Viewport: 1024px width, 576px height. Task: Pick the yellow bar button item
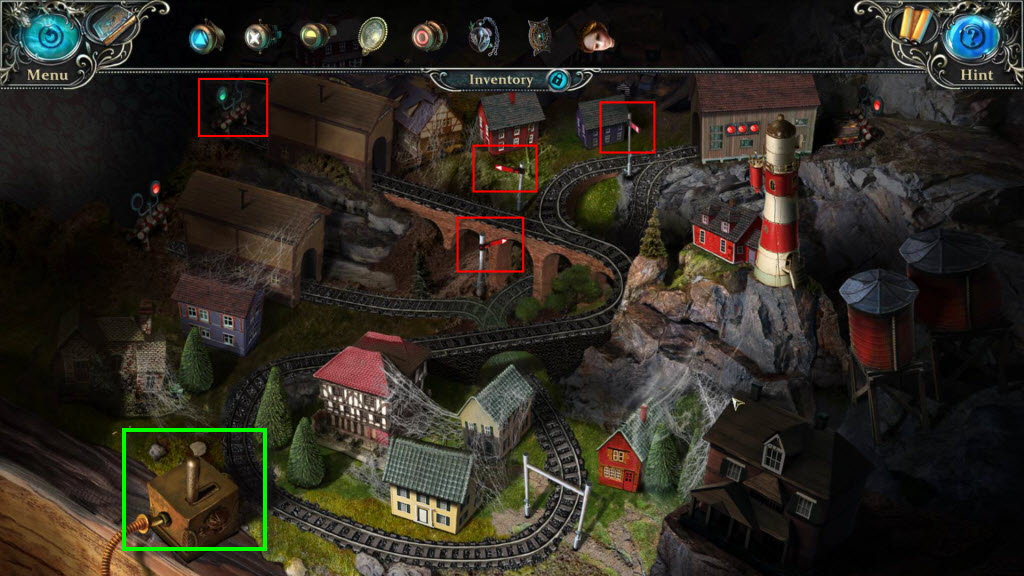(315, 37)
